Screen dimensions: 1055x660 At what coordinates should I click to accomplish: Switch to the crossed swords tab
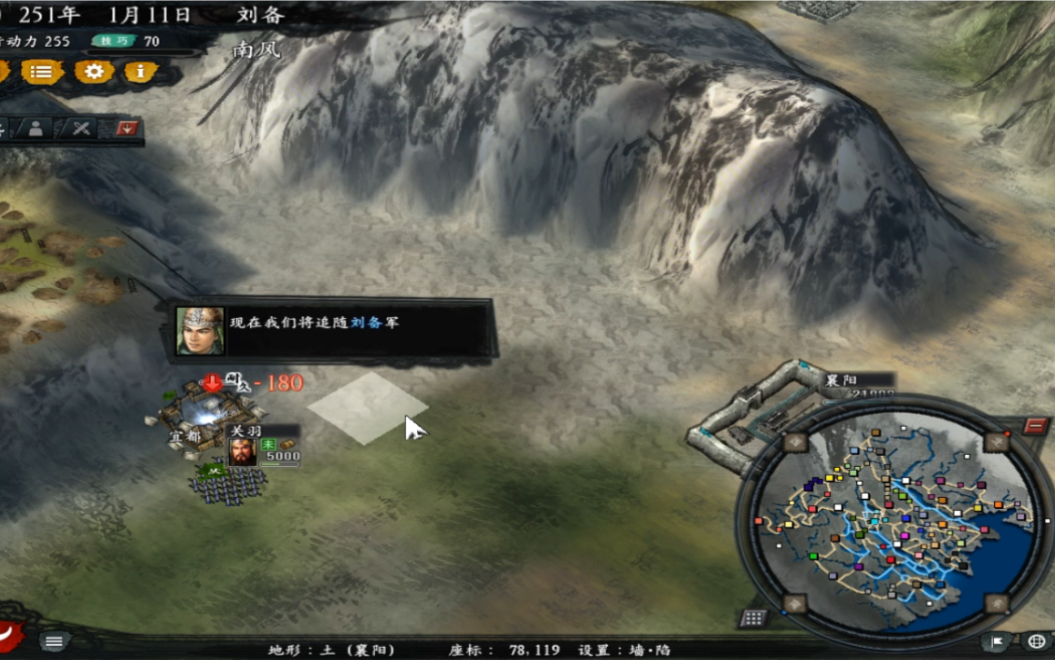click(81, 128)
